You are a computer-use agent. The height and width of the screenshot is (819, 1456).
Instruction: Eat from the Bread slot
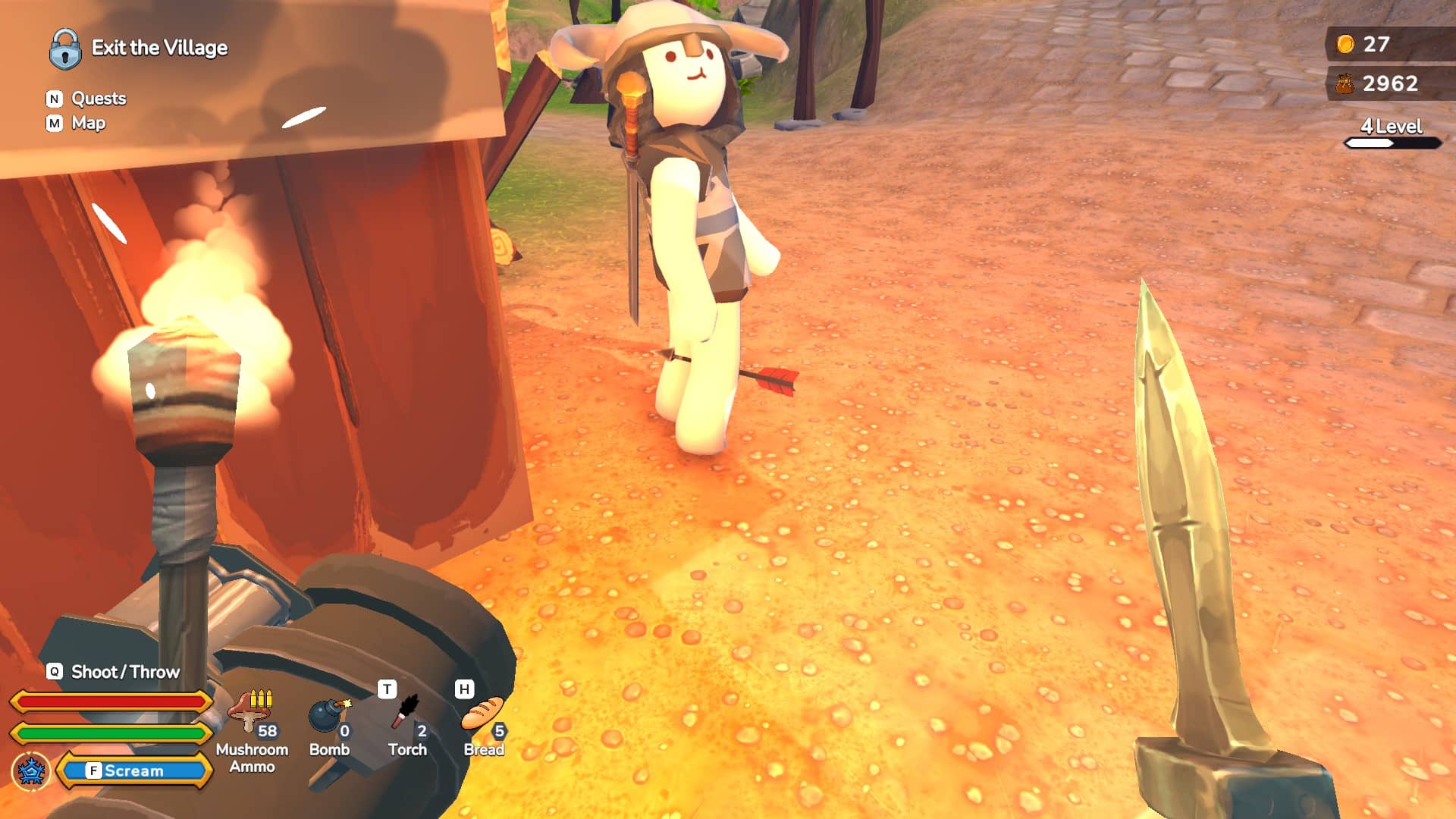483,717
